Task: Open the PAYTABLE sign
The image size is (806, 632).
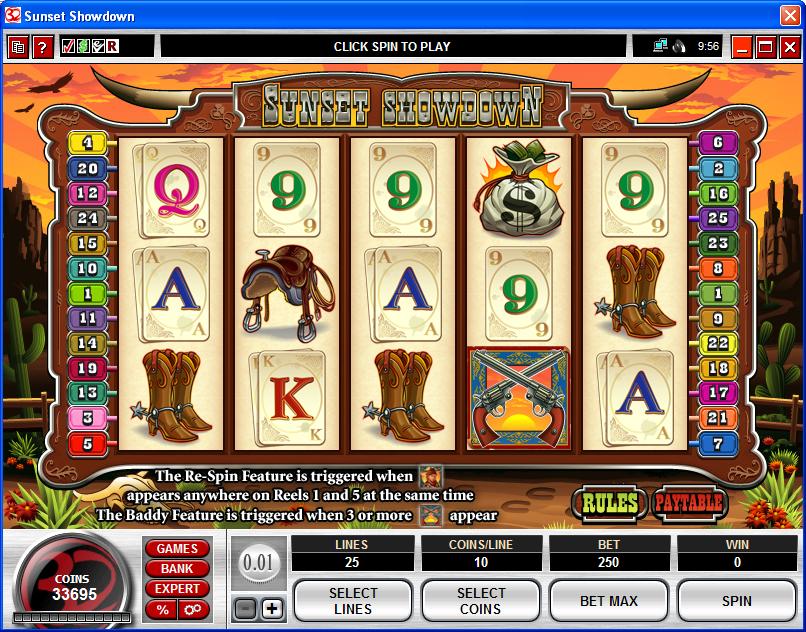Action: 689,503
